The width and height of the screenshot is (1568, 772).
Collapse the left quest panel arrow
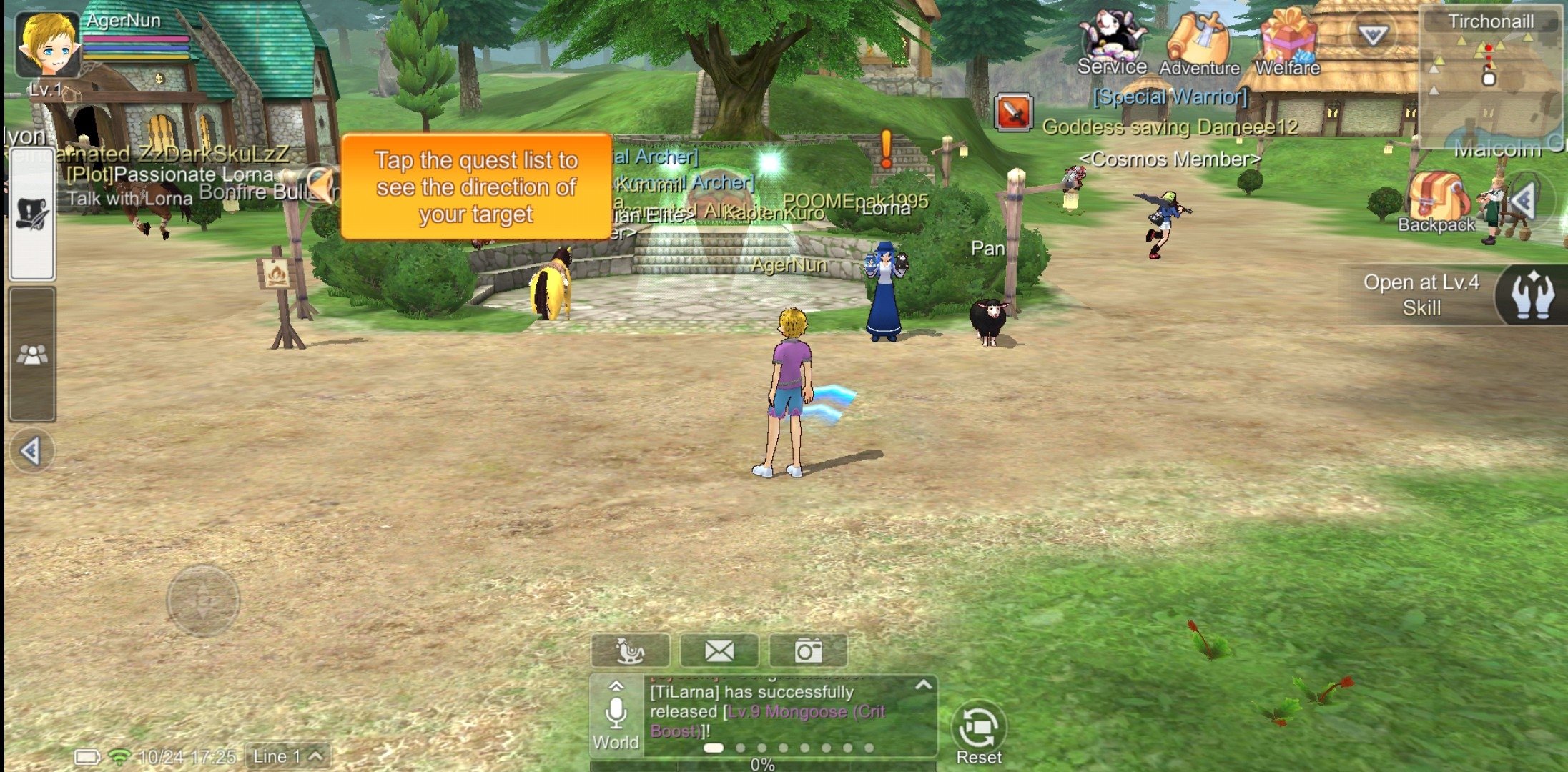pos(31,451)
